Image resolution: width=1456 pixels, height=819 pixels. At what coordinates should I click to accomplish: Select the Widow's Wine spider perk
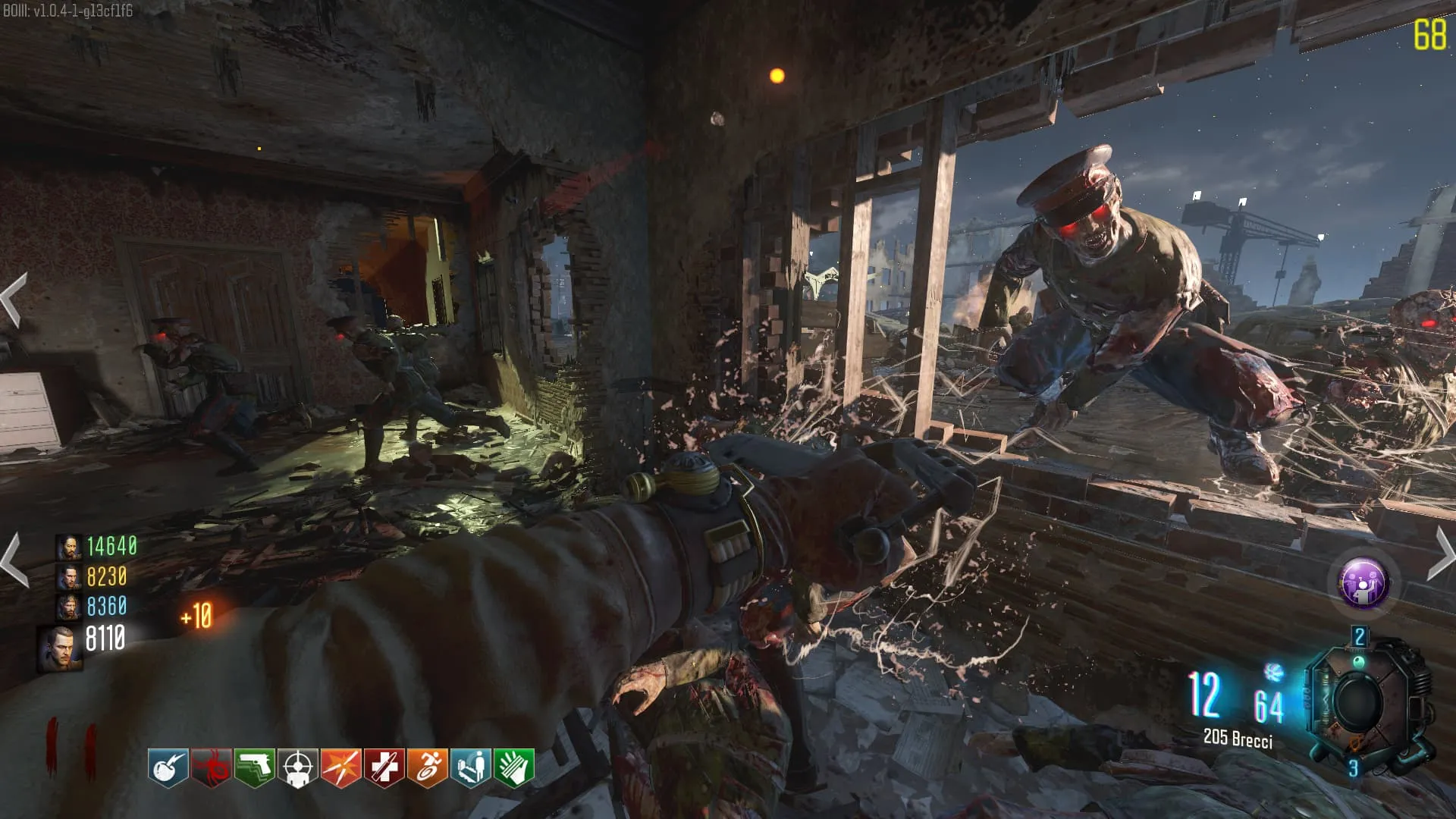(211, 768)
